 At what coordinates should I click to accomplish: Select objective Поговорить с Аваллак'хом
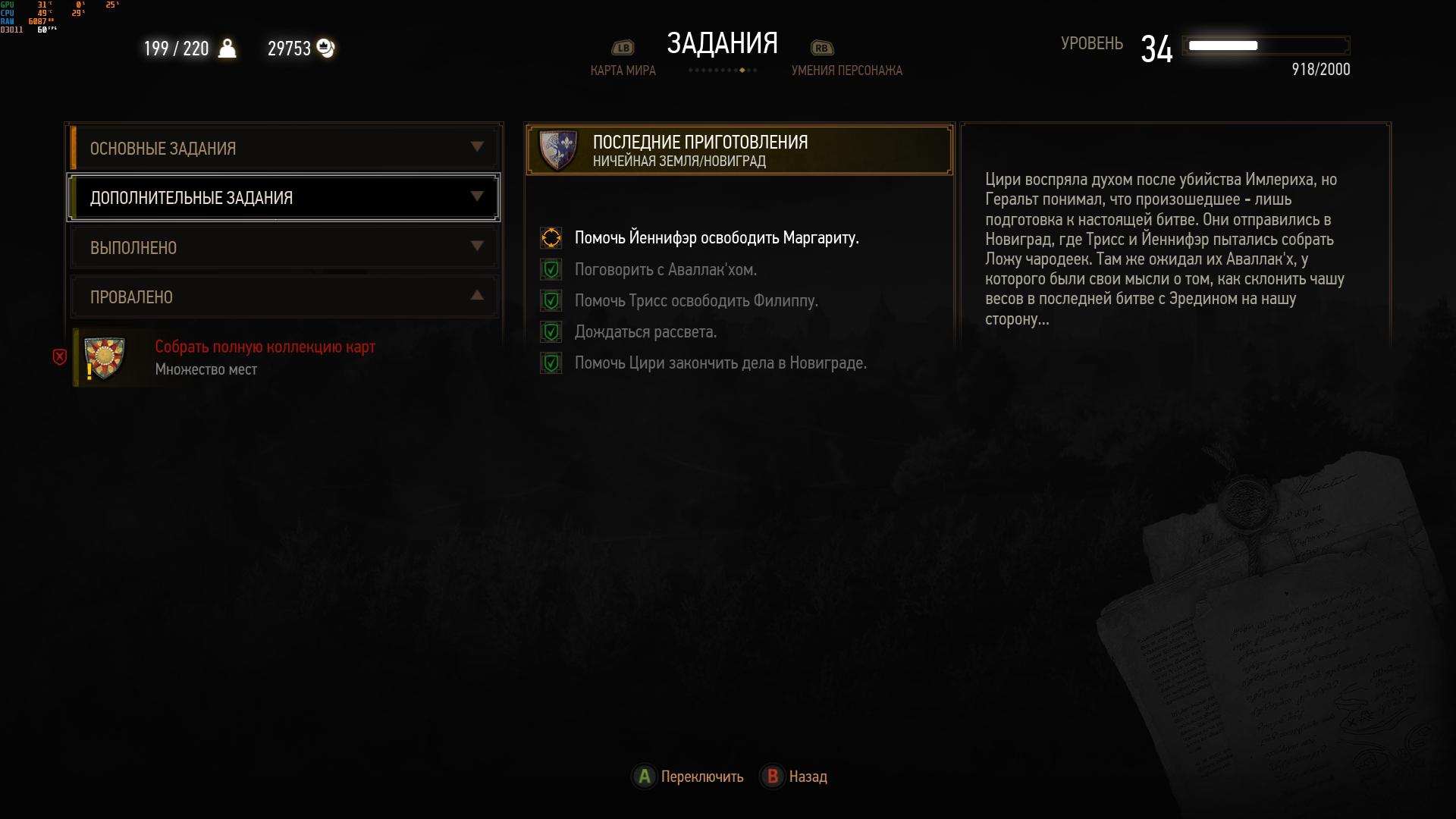pyautogui.click(x=665, y=270)
